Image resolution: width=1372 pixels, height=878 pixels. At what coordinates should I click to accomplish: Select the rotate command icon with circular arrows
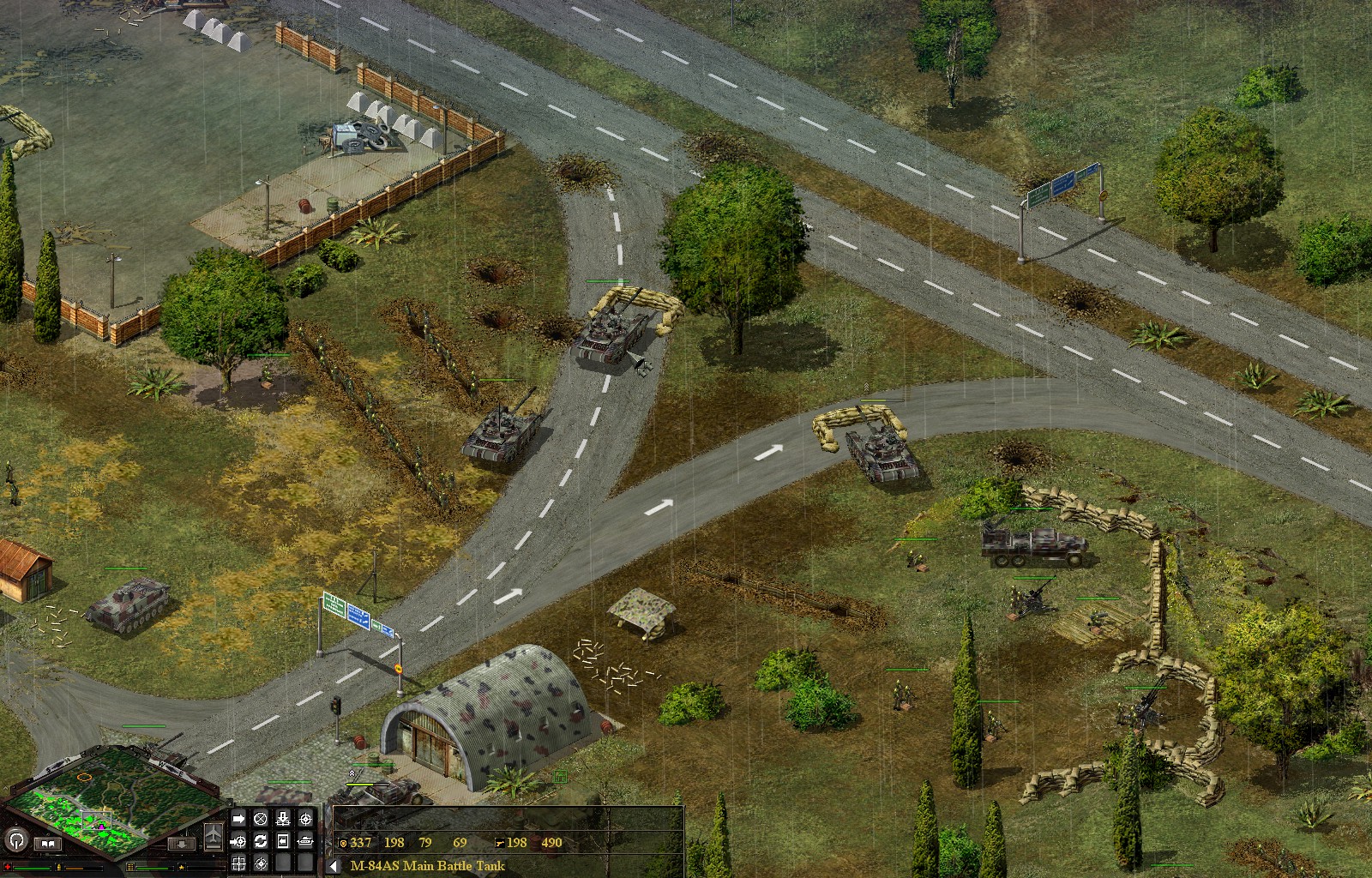pos(261,842)
